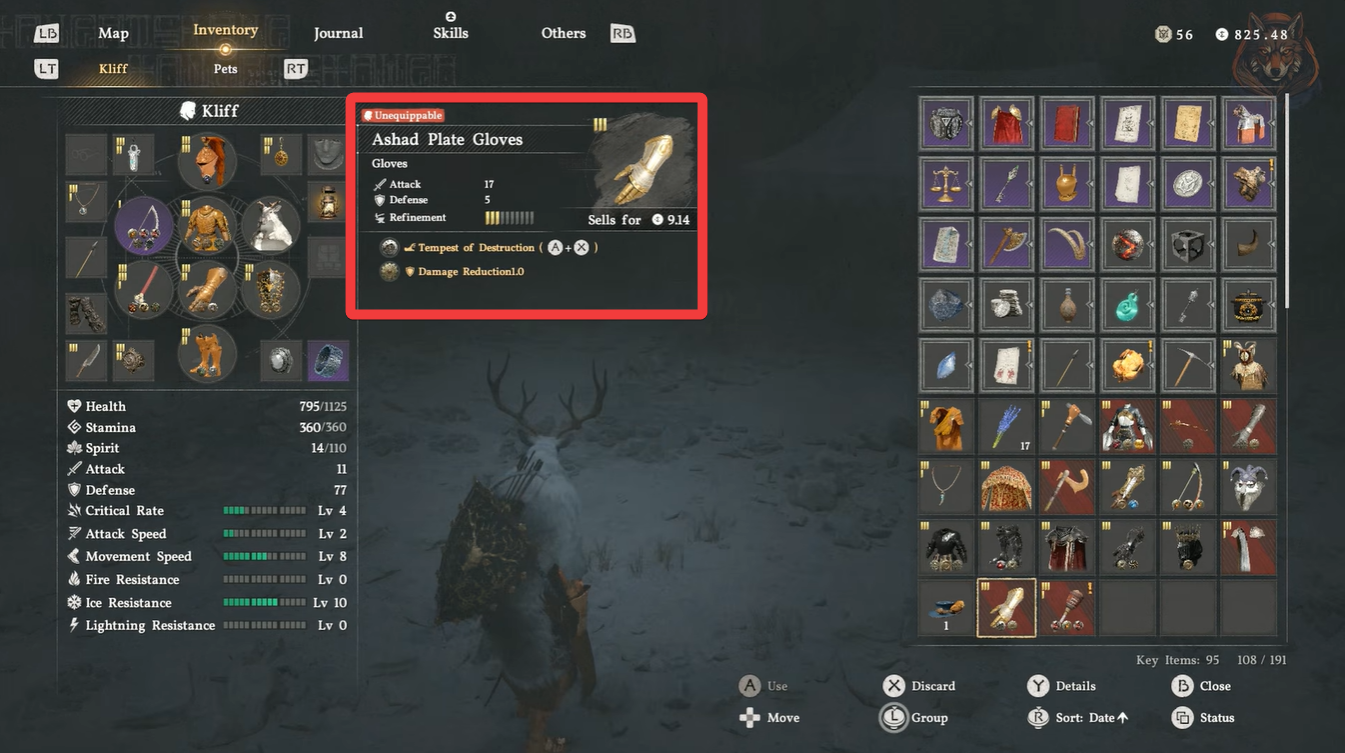Select the black cooking pot item
Screen dimensions: 1345x753
point(1248,305)
